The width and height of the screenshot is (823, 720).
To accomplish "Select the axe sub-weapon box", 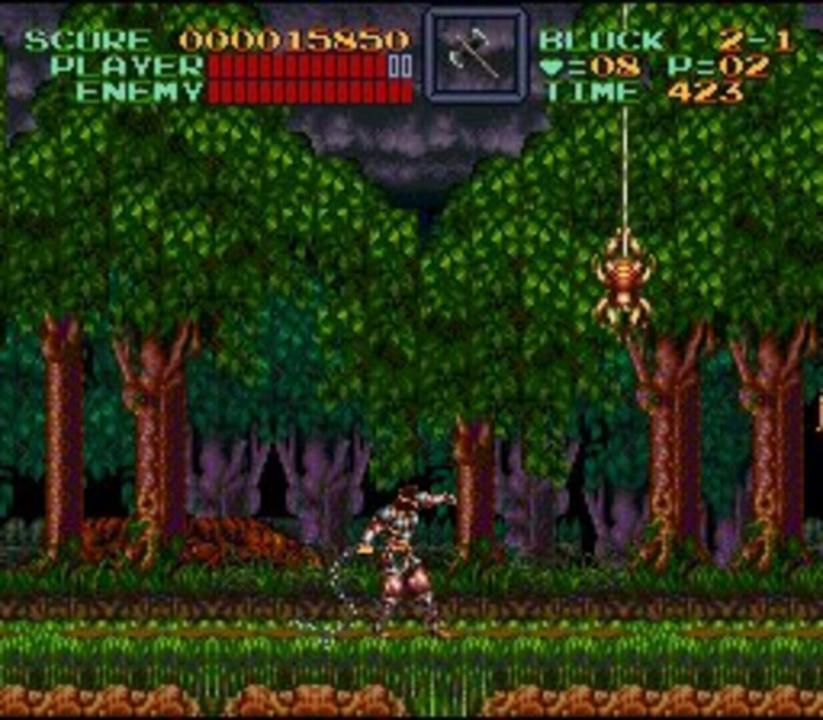I will (x=475, y=55).
